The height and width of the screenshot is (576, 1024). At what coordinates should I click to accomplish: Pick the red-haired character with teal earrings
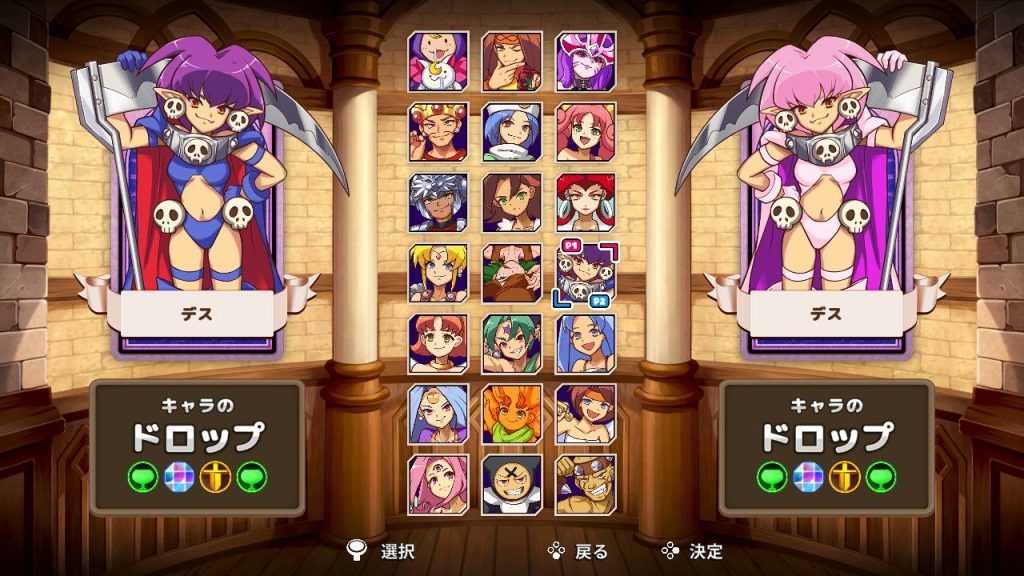586,203
